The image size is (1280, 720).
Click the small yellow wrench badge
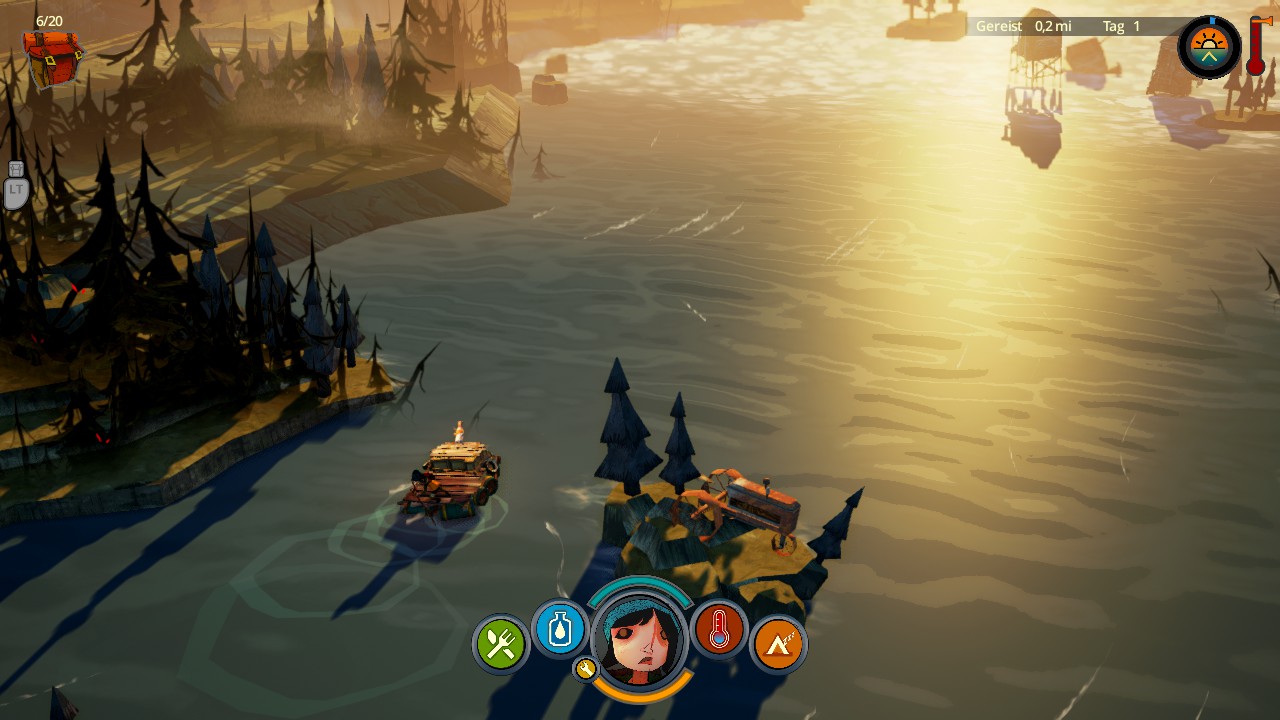click(586, 668)
